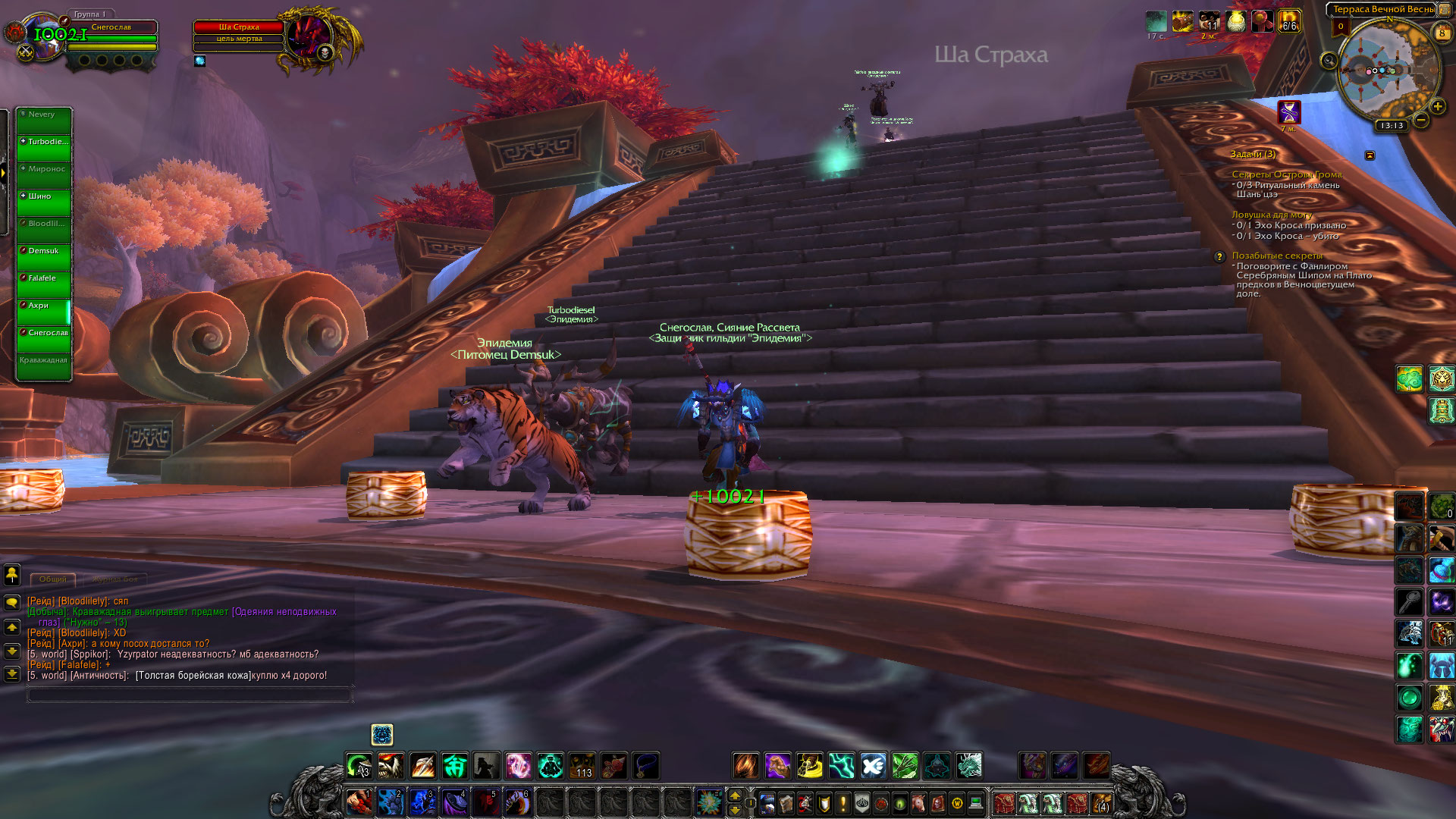The image size is (1456, 819).
Task: Use the action slot showing count 113
Action: click(x=582, y=766)
